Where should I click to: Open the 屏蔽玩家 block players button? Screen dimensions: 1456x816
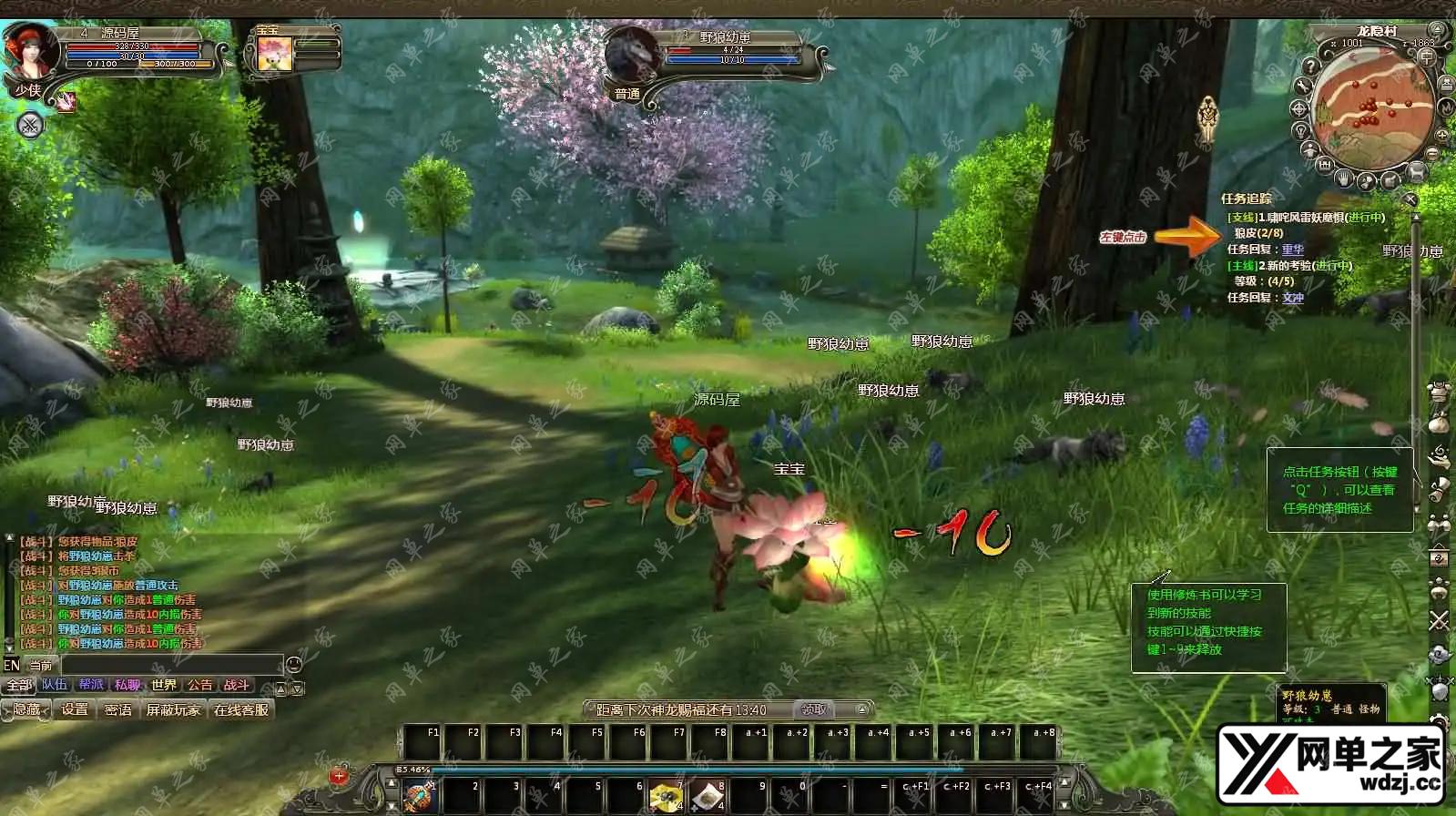(173, 709)
